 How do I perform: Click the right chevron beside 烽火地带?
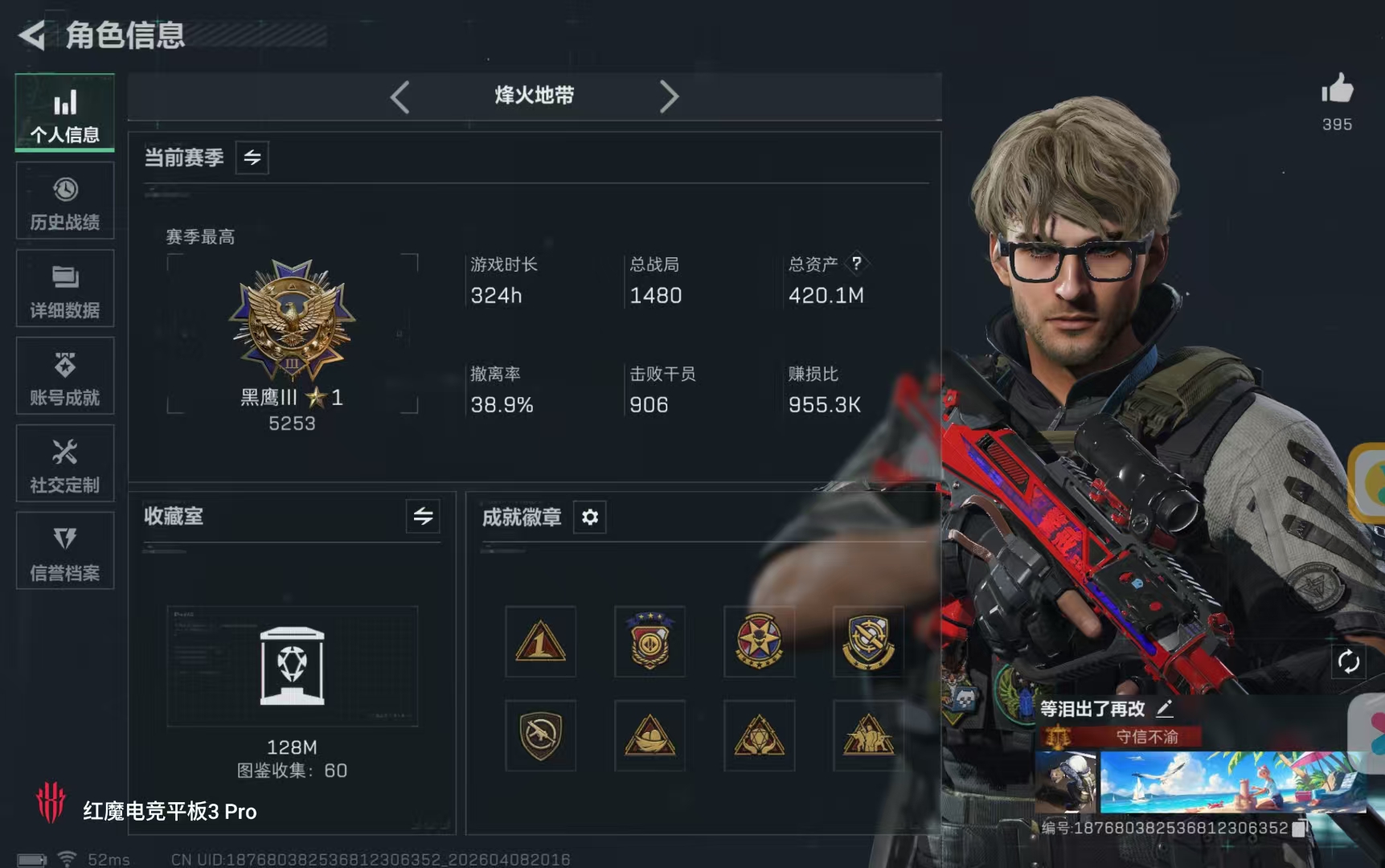pyautogui.click(x=670, y=96)
